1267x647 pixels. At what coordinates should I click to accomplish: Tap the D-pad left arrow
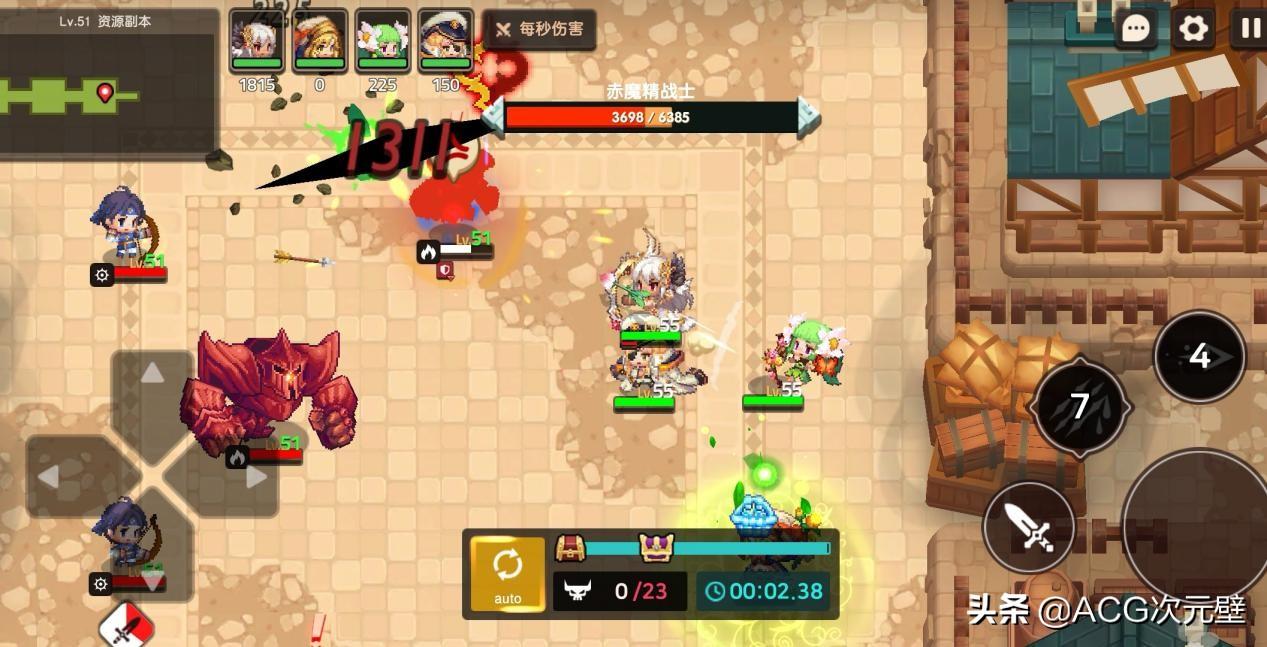pos(48,477)
